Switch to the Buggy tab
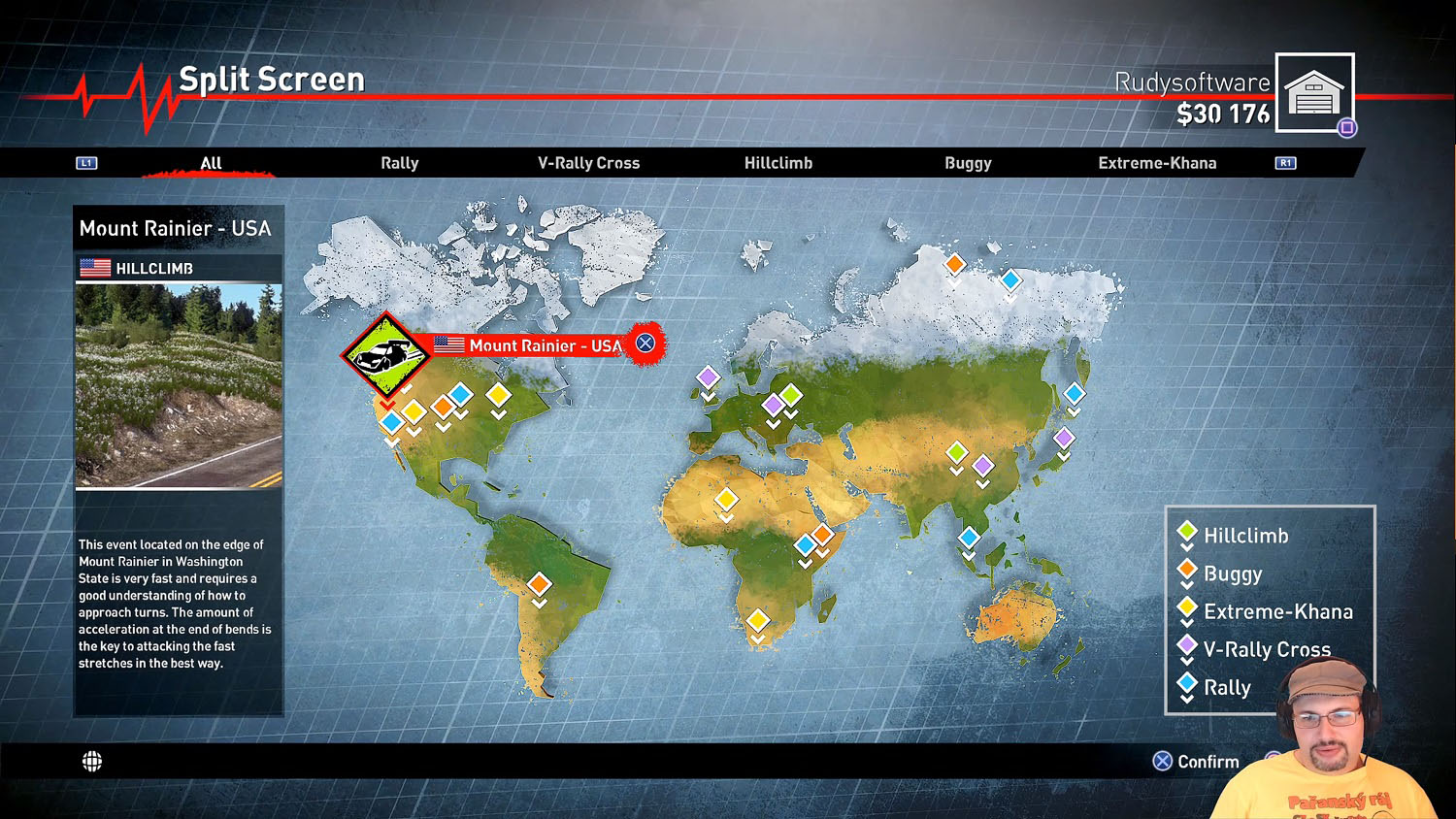1456x819 pixels. click(x=968, y=163)
